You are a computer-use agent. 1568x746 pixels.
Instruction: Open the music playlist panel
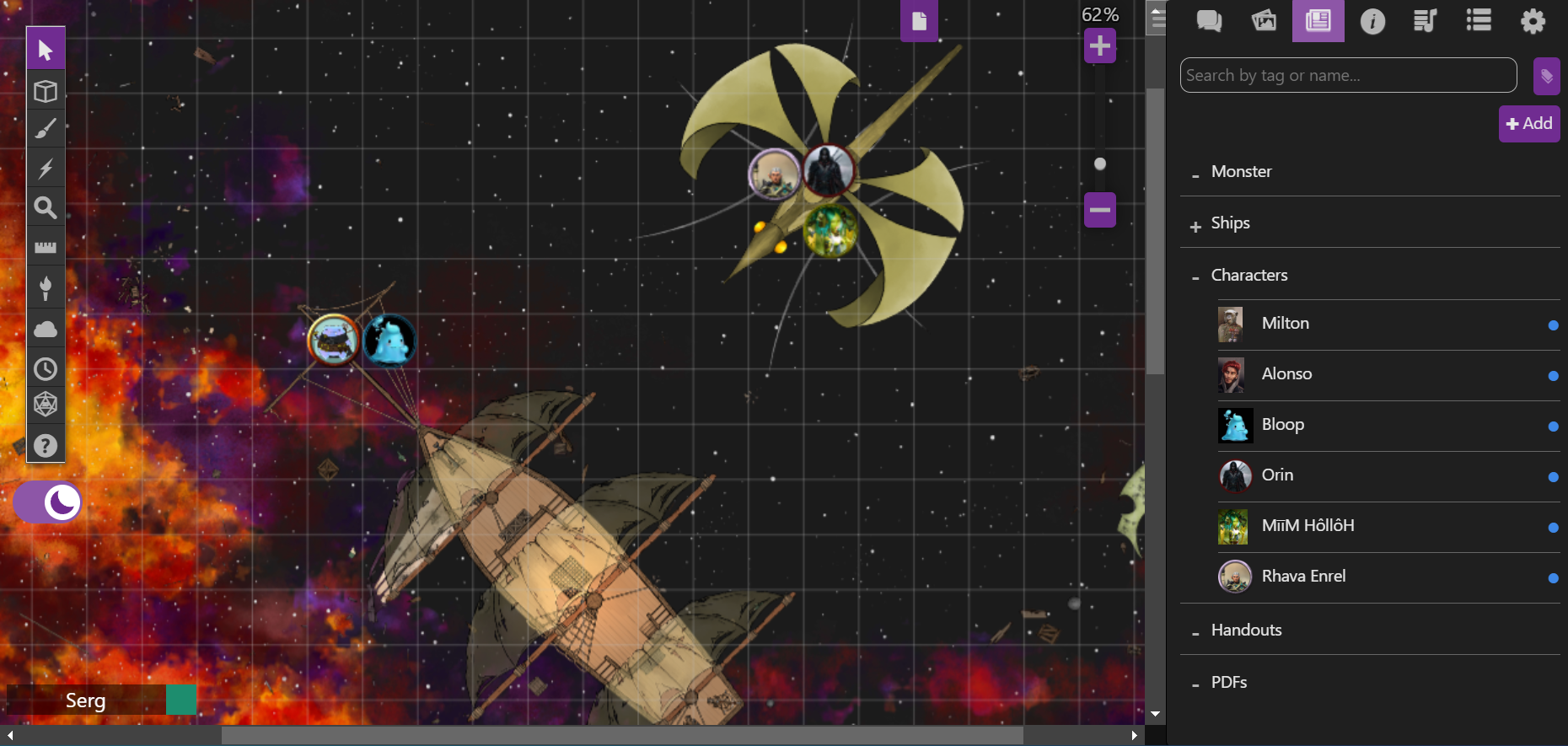click(x=1426, y=21)
